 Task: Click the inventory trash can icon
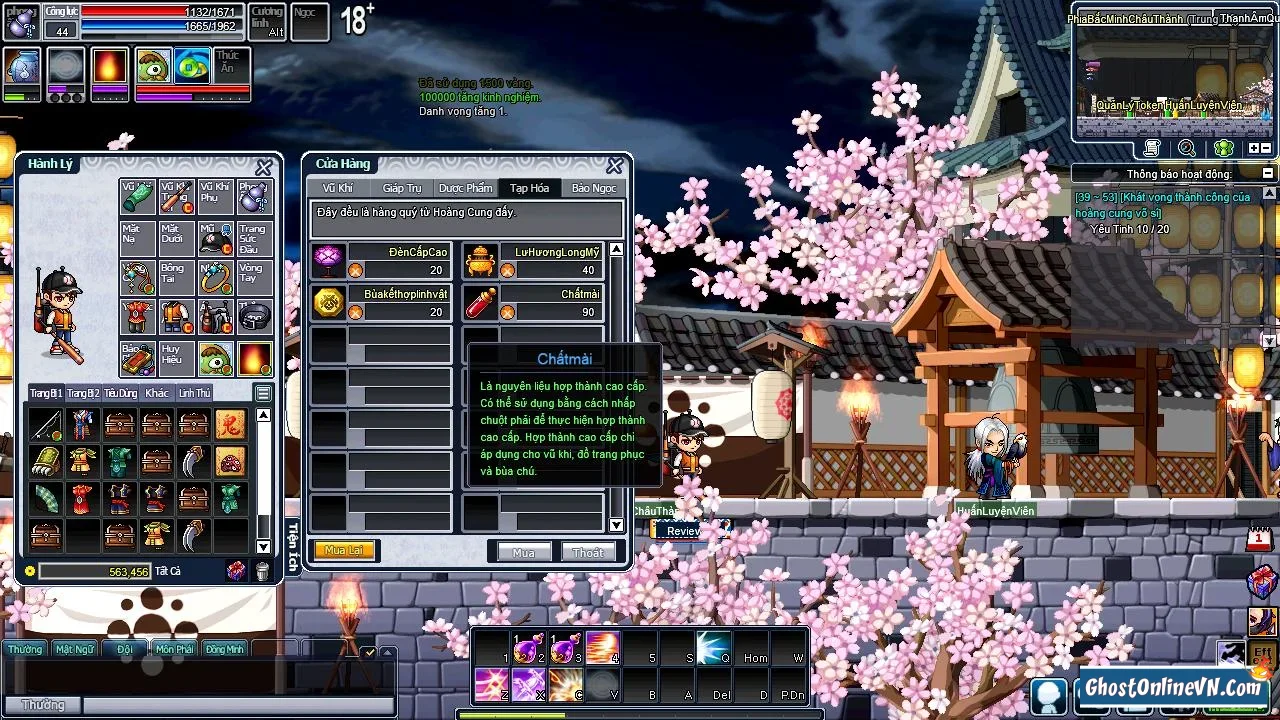[x=262, y=571]
